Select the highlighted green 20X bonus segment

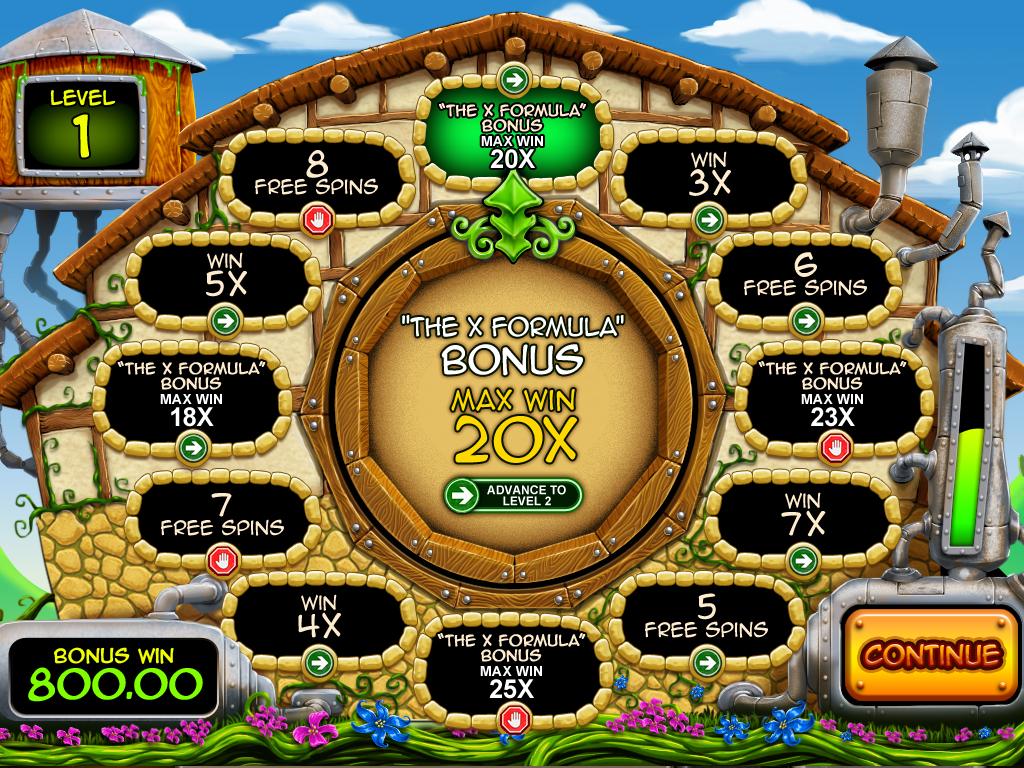click(x=512, y=135)
